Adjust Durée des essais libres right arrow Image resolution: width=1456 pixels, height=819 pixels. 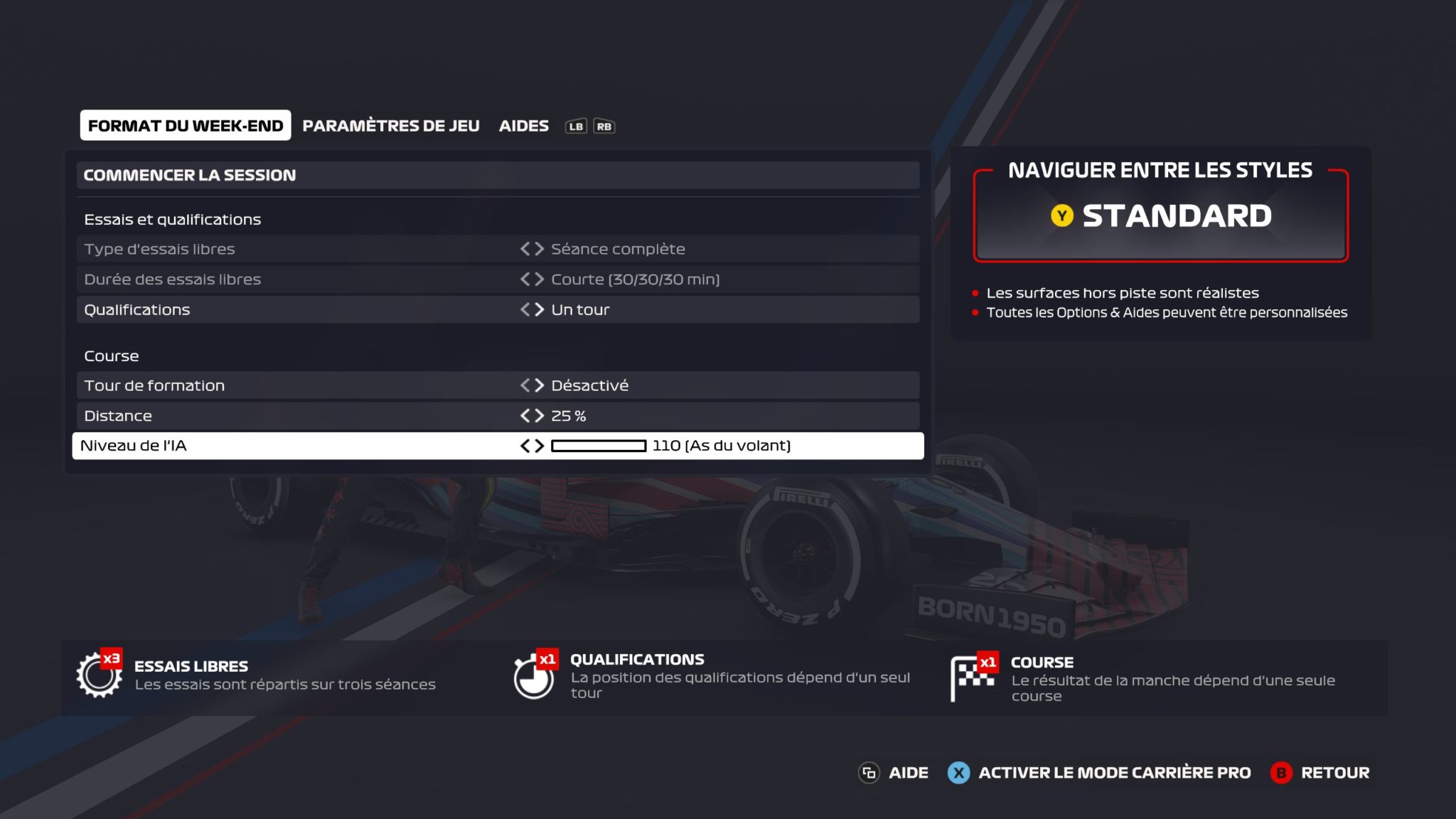click(x=538, y=279)
